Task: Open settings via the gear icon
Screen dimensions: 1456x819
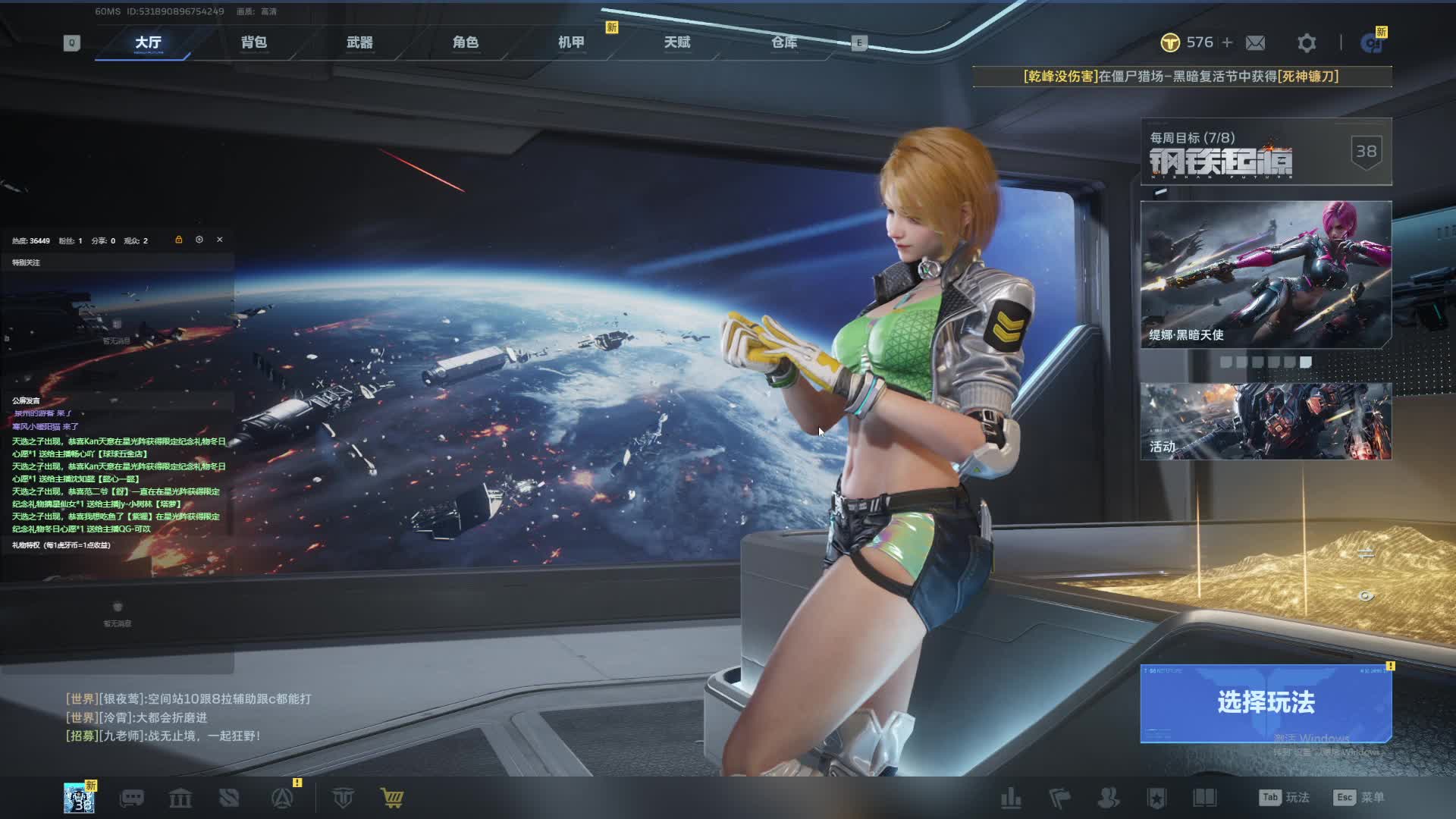Action: tap(1306, 43)
